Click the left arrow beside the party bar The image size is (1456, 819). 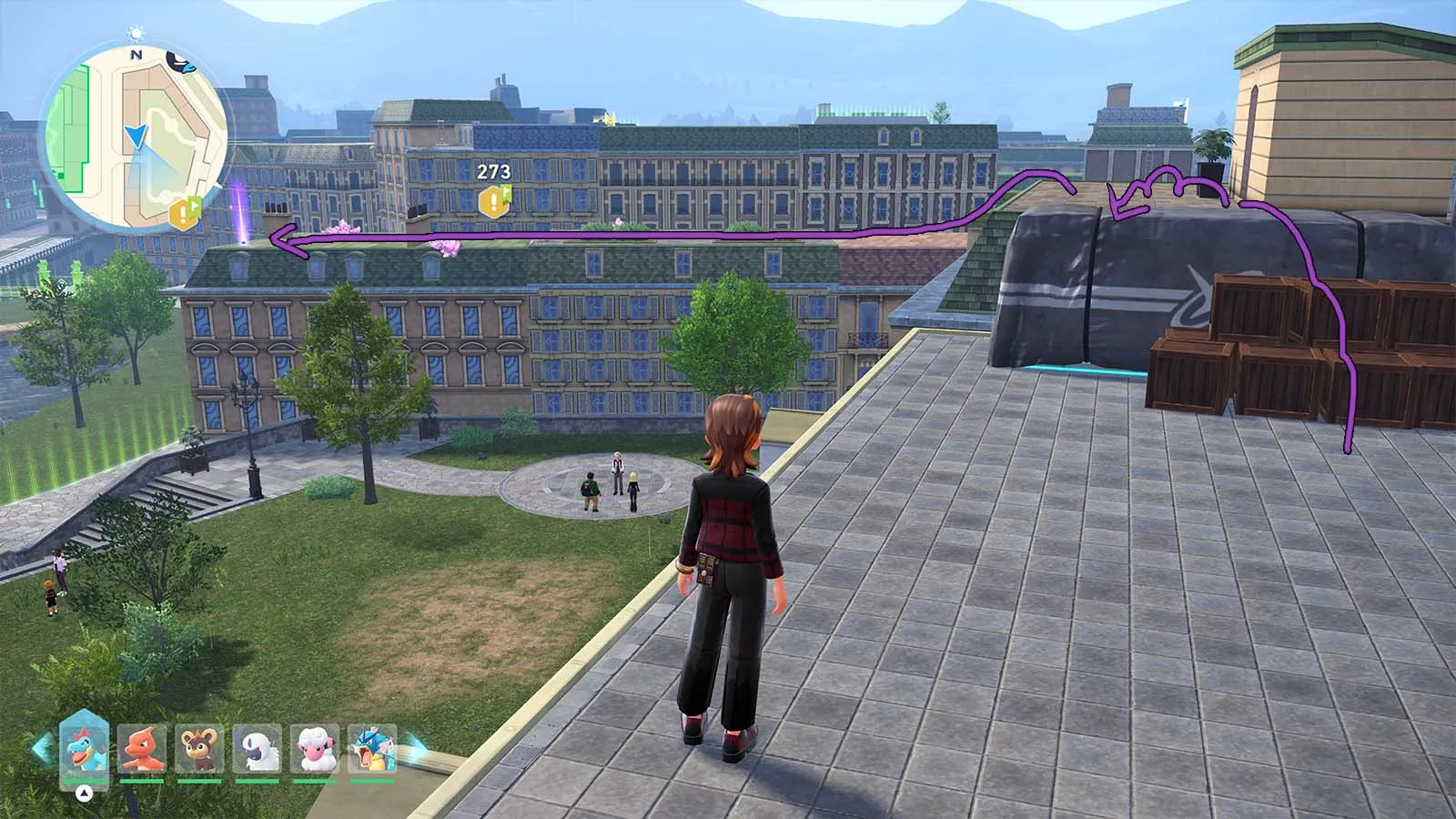pyautogui.click(x=41, y=748)
